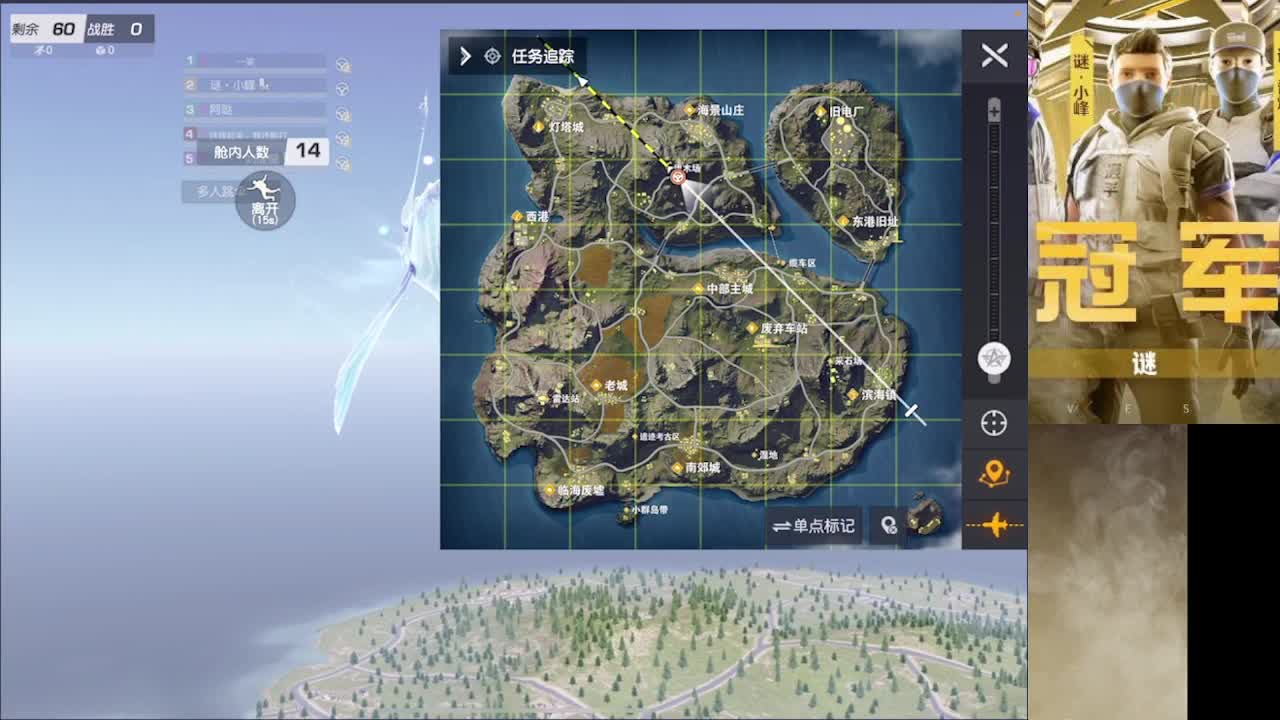Open the crosshair locate tool on map sidebar
This screenshot has height=720, width=1280.
[994, 423]
